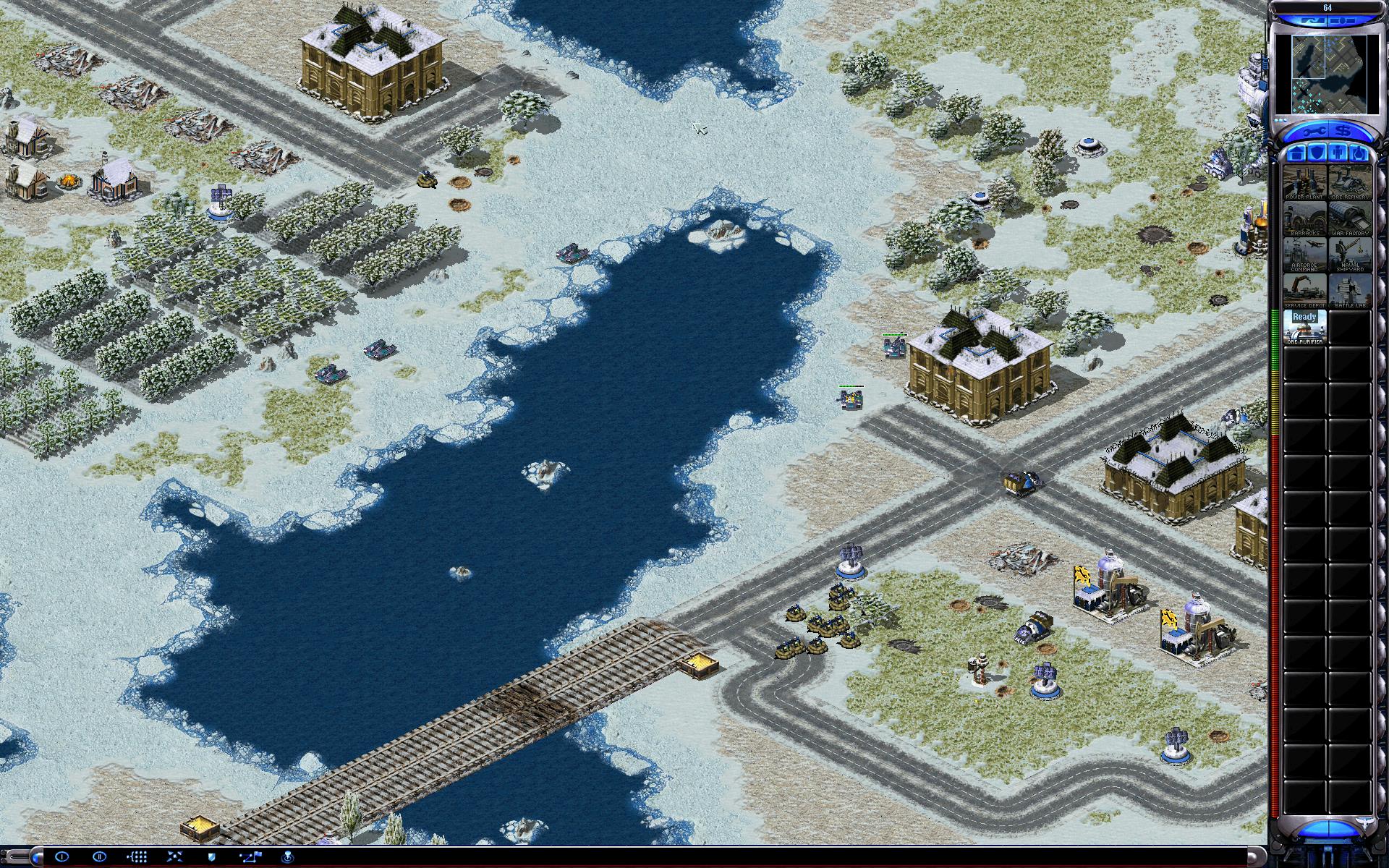The image size is (1389, 868).
Task: Open the infantry build tab
Action: tap(1338, 153)
